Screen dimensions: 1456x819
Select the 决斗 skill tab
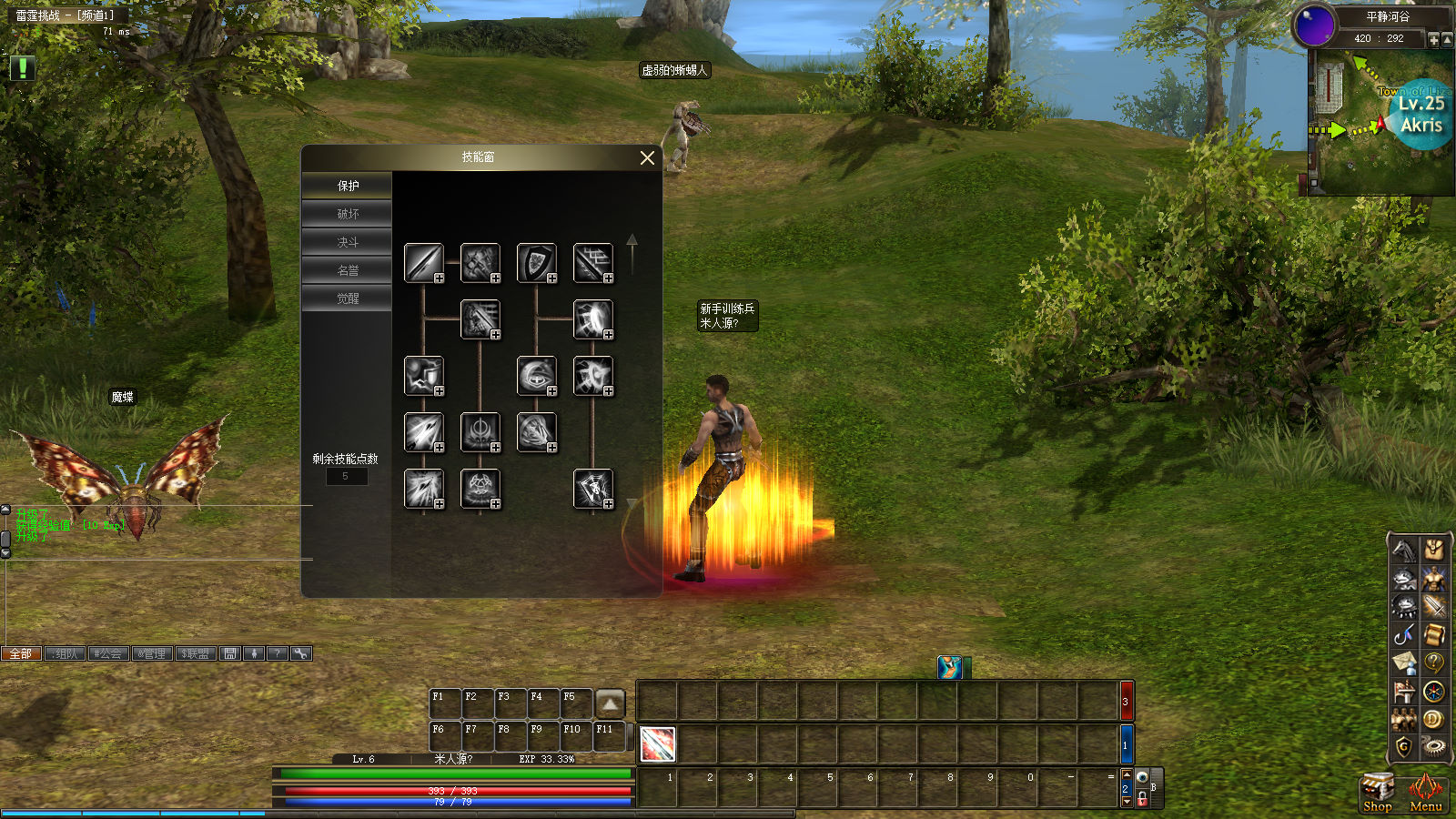tap(348, 242)
